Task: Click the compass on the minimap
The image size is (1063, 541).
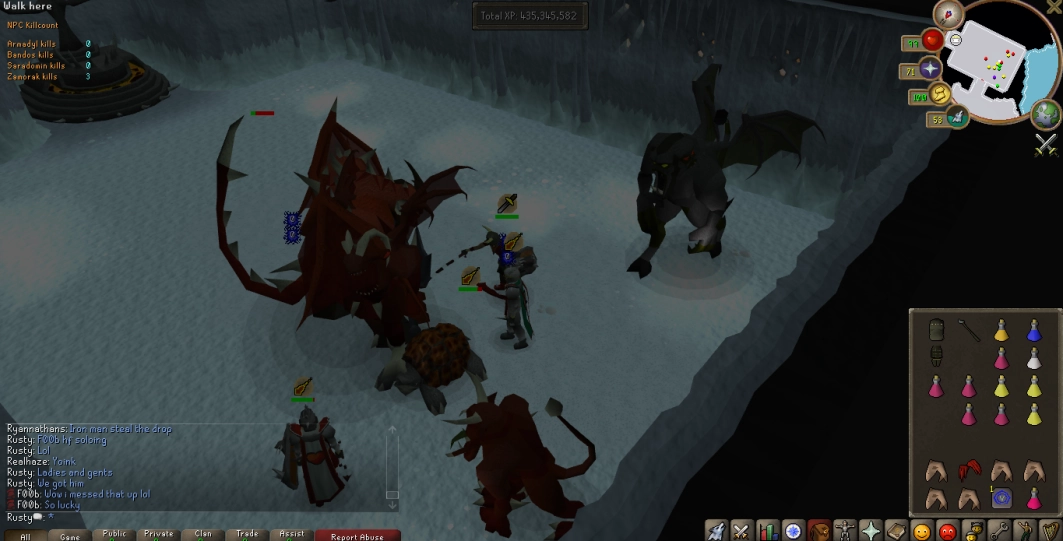Action: [947, 14]
